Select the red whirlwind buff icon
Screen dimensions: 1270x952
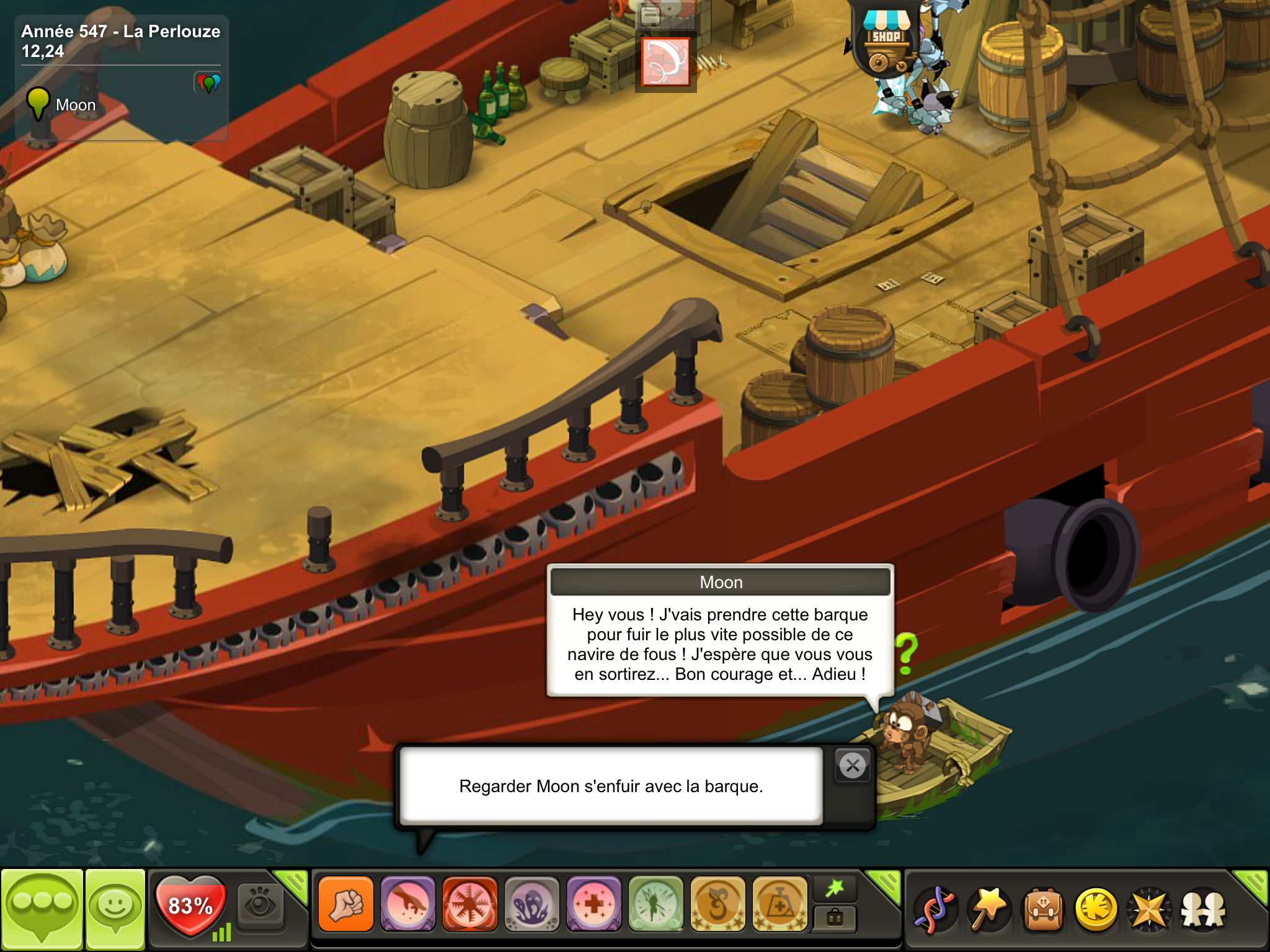(665, 61)
